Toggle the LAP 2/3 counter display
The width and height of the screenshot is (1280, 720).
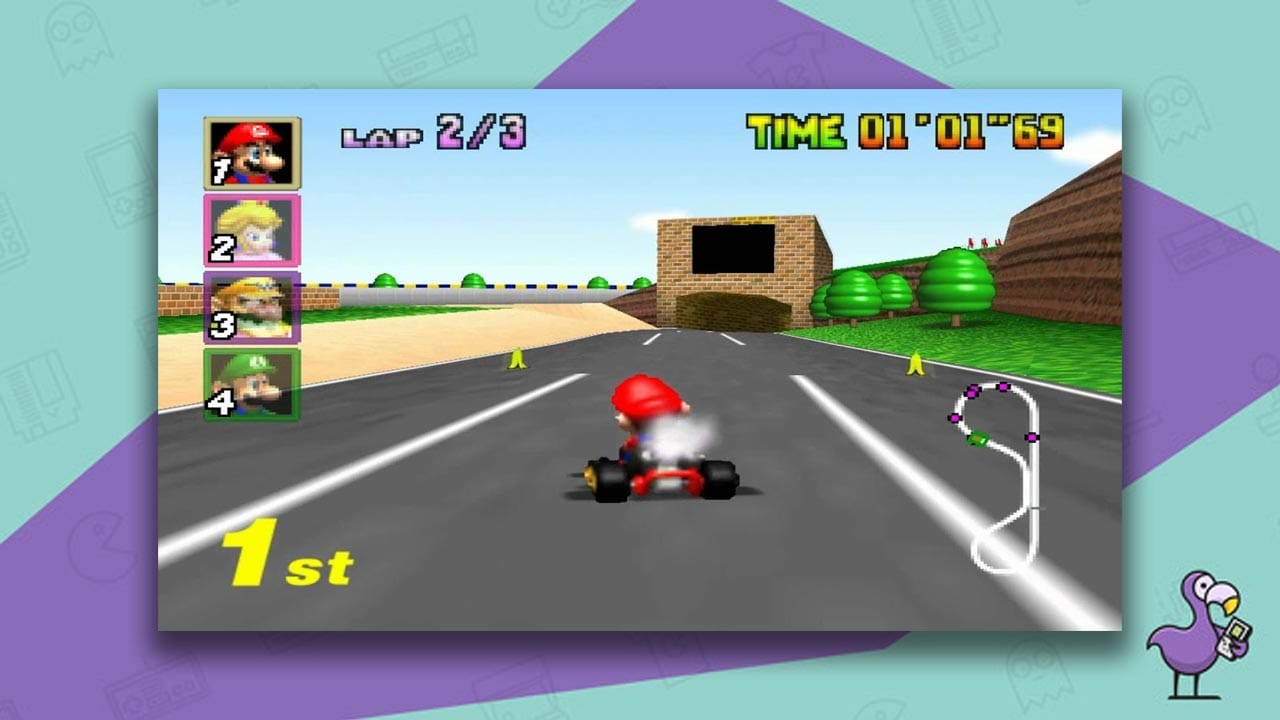coord(432,133)
